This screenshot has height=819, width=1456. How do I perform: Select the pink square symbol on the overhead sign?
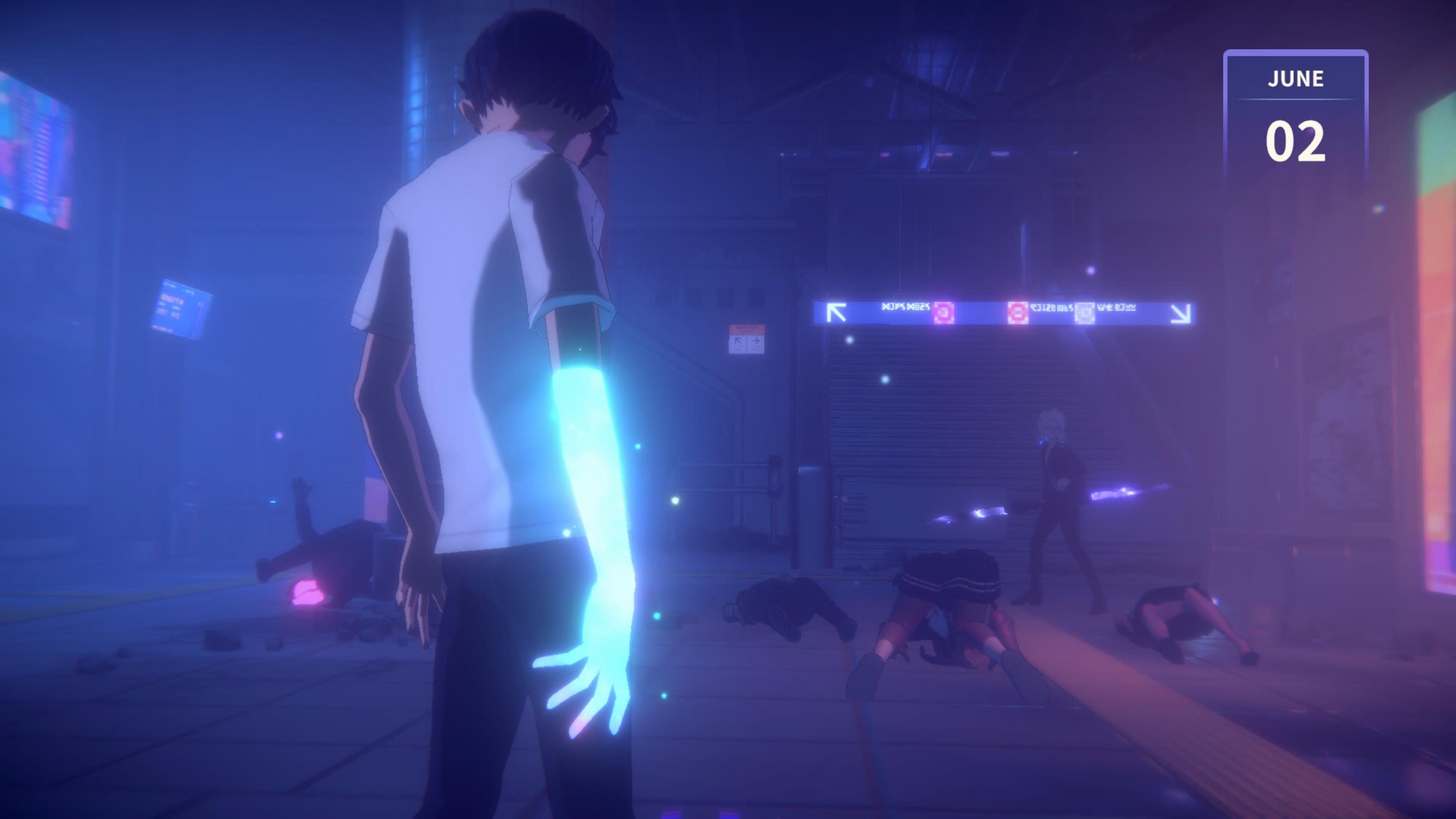945,312
